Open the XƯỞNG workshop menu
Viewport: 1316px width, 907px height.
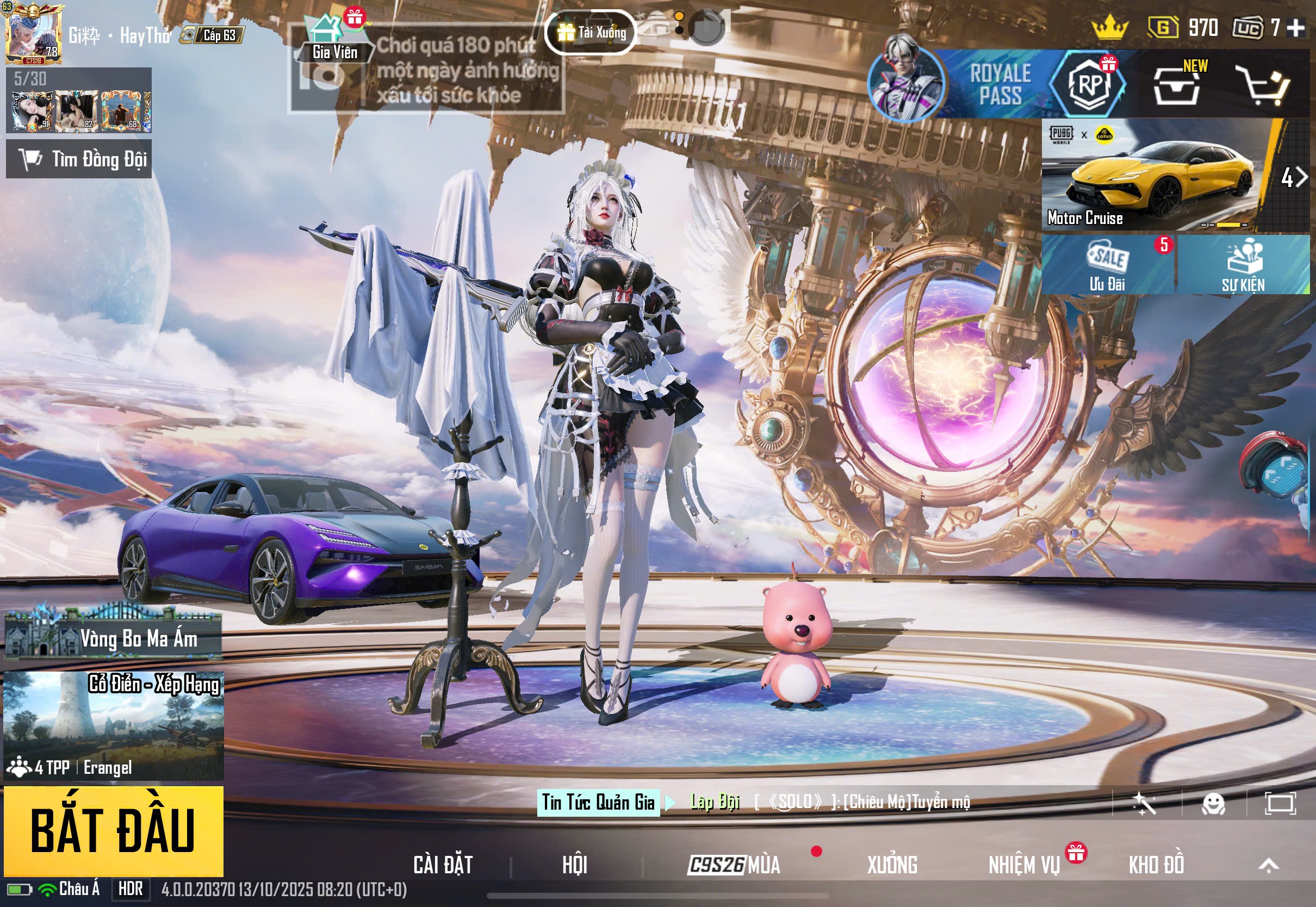[891, 865]
